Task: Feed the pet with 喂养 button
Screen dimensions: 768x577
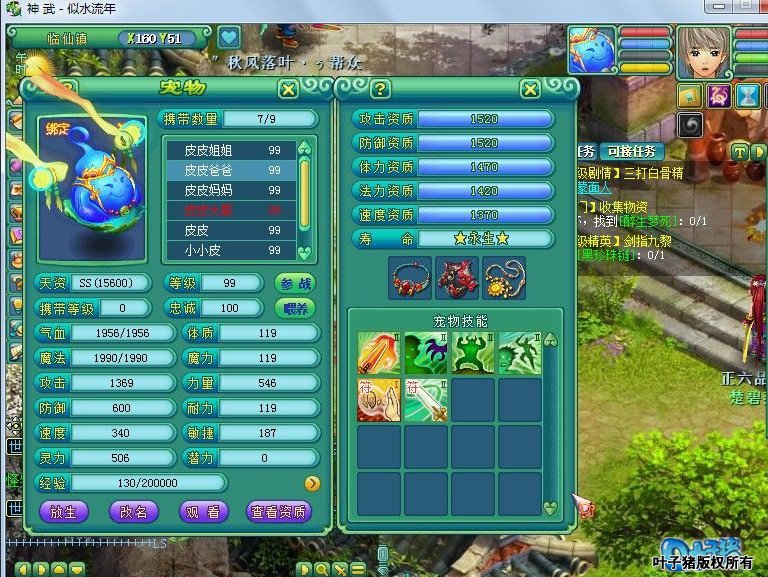Action: point(295,308)
